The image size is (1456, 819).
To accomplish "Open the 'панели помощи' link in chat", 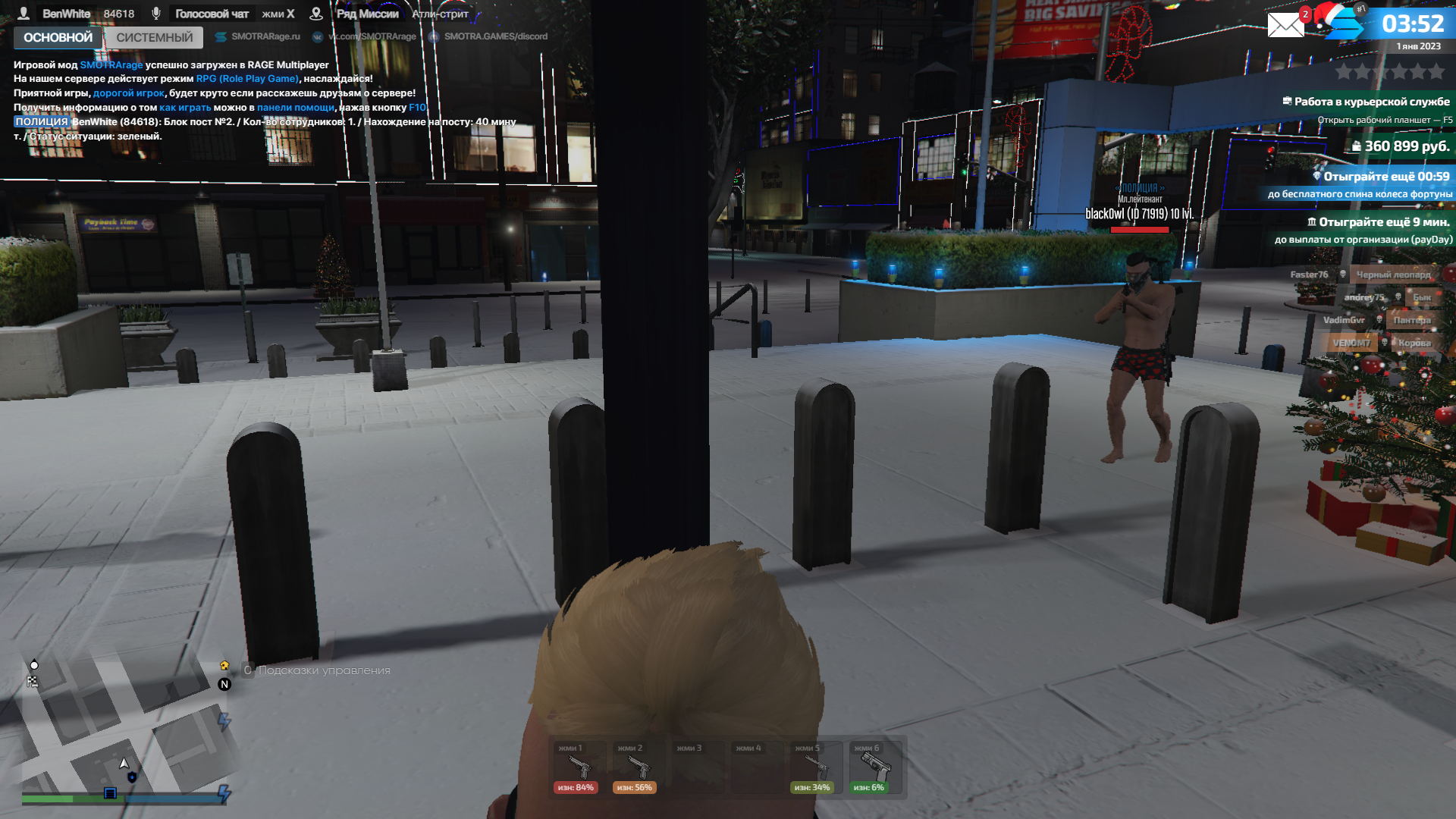I will point(295,108).
